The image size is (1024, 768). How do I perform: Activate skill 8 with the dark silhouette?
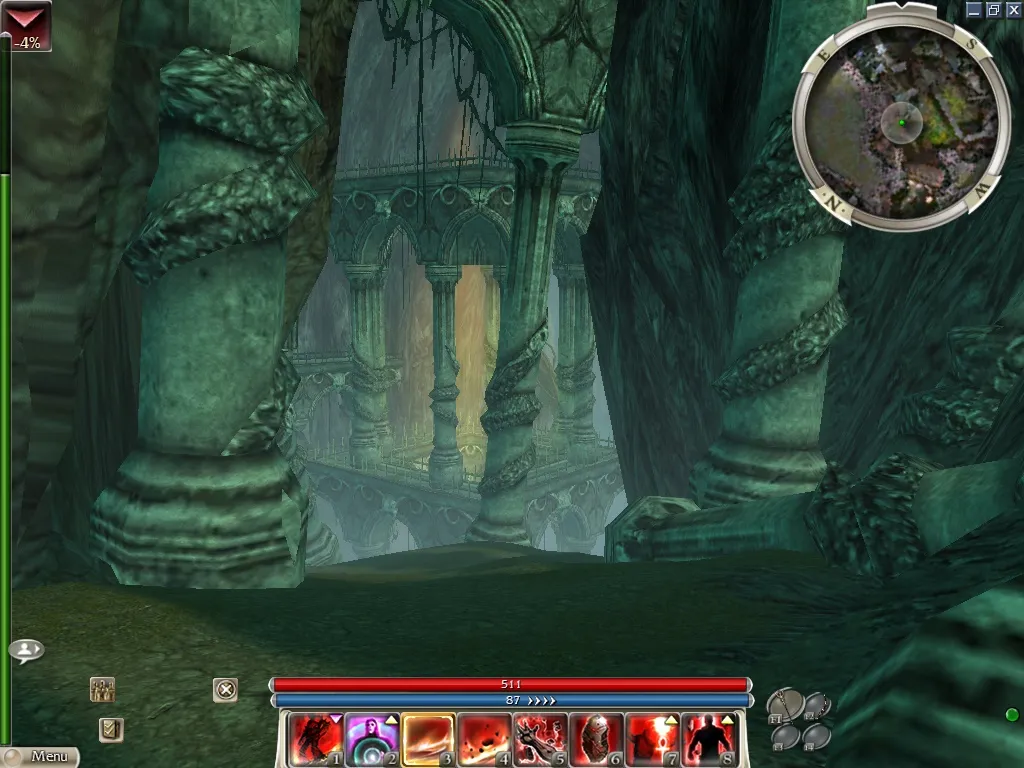coord(709,739)
